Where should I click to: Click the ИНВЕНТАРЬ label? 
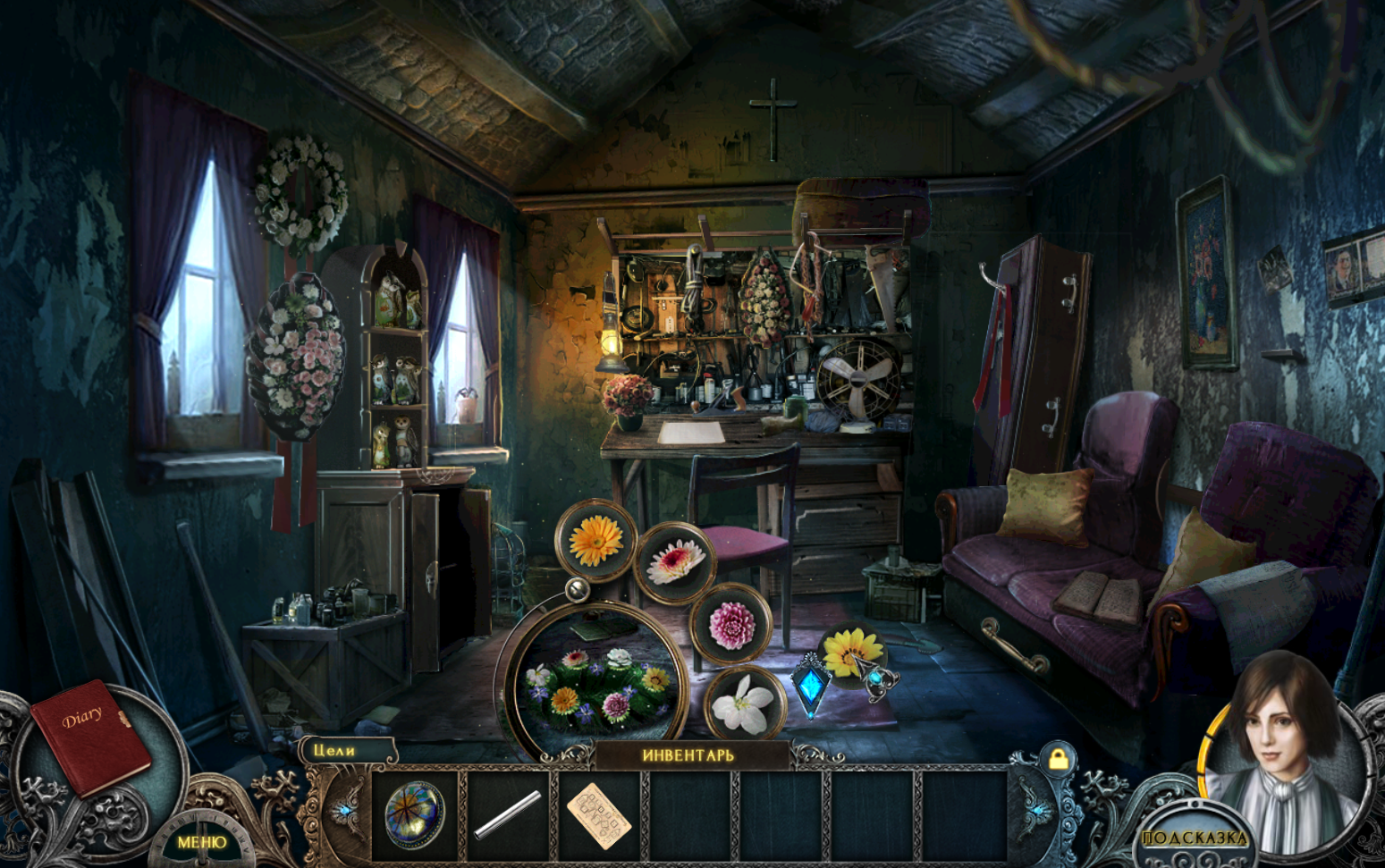[688, 755]
